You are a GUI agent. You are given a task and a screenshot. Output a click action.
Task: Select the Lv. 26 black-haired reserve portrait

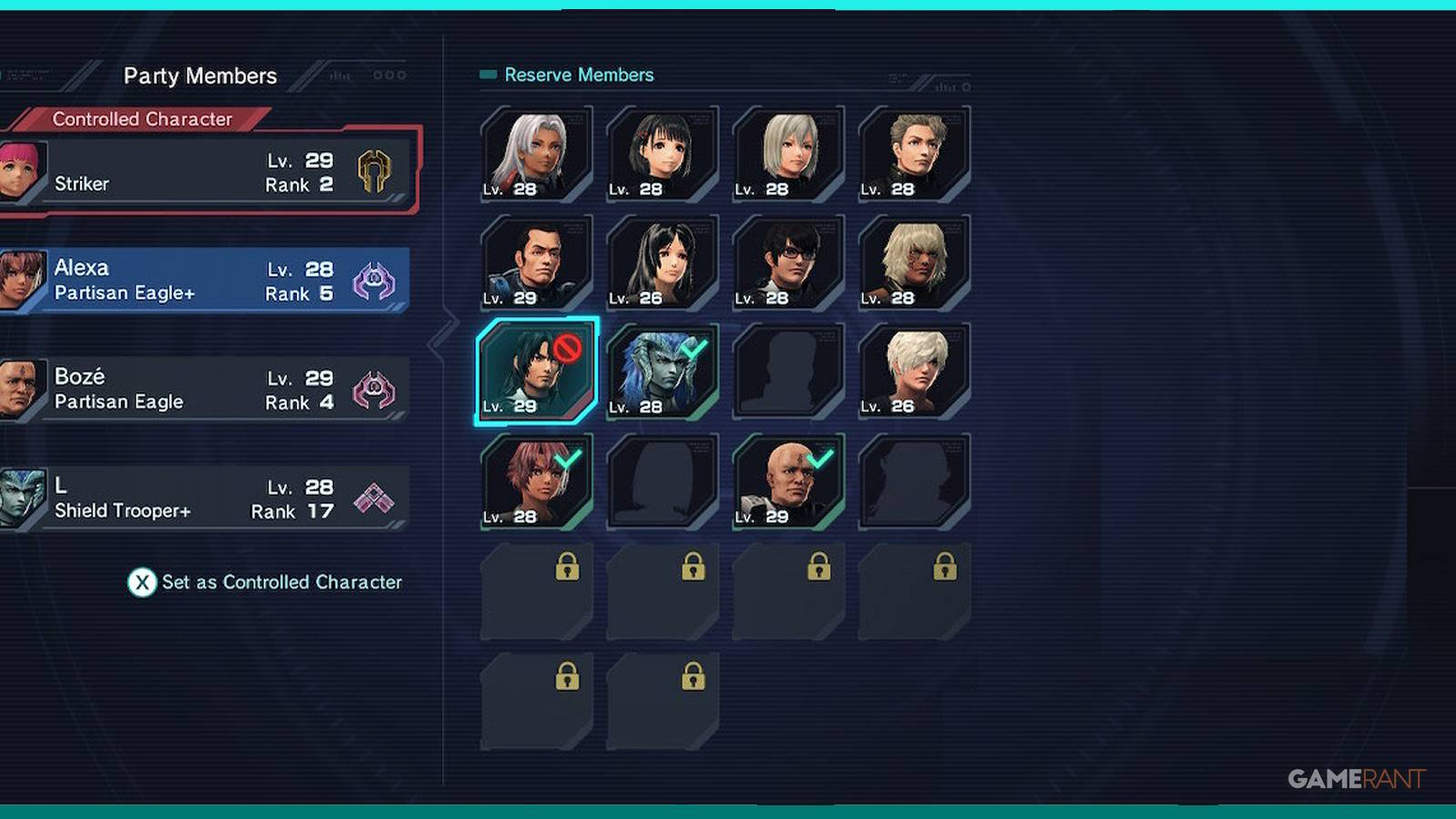662,263
